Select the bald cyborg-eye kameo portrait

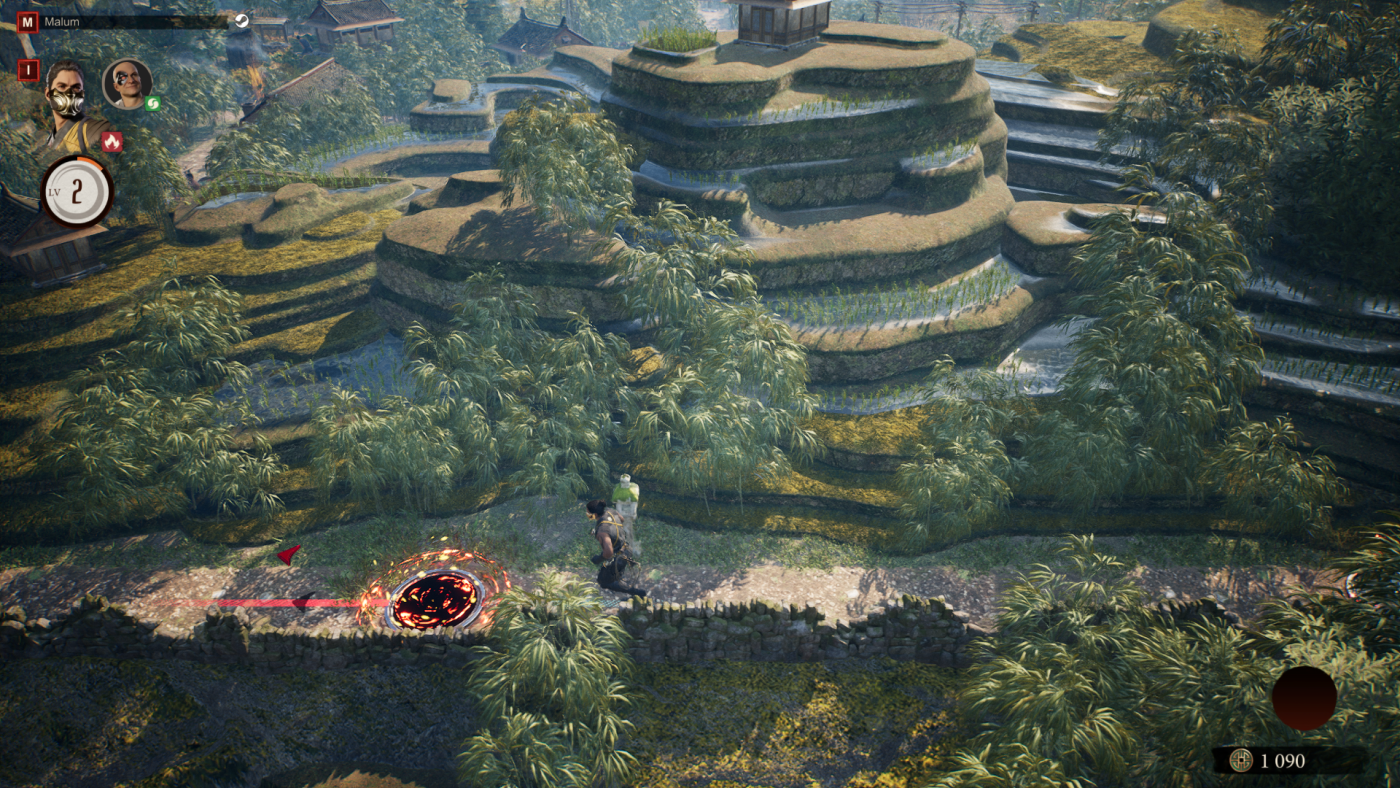point(127,84)
